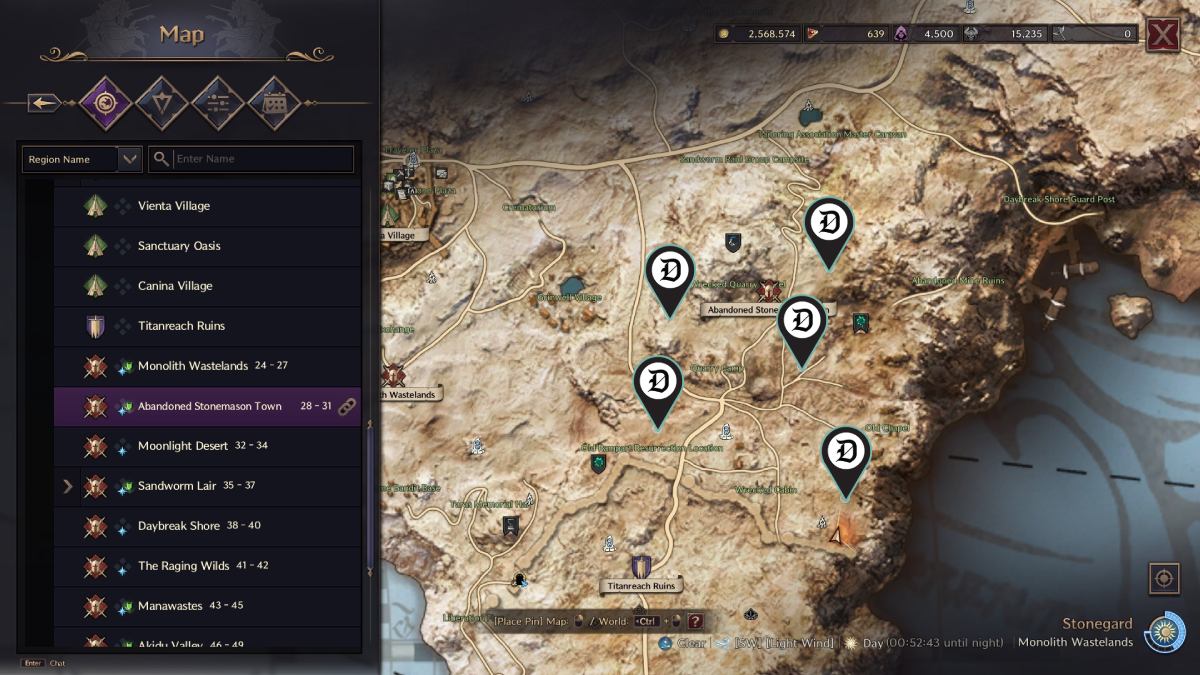Choose the Moonlight Desert 32 - 34 row

[200, 446]
